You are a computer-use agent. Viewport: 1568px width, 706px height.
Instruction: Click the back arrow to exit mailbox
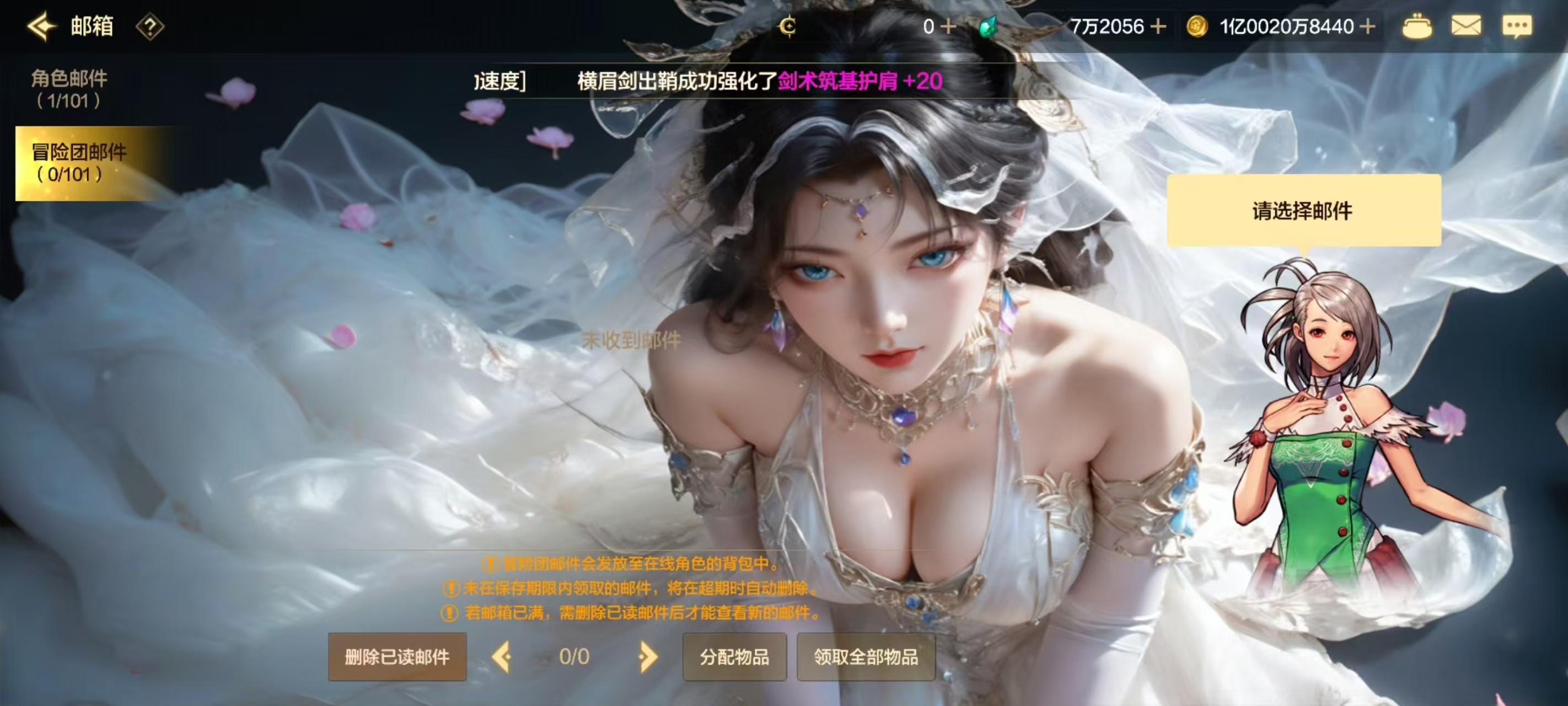[x=40, y=26]
